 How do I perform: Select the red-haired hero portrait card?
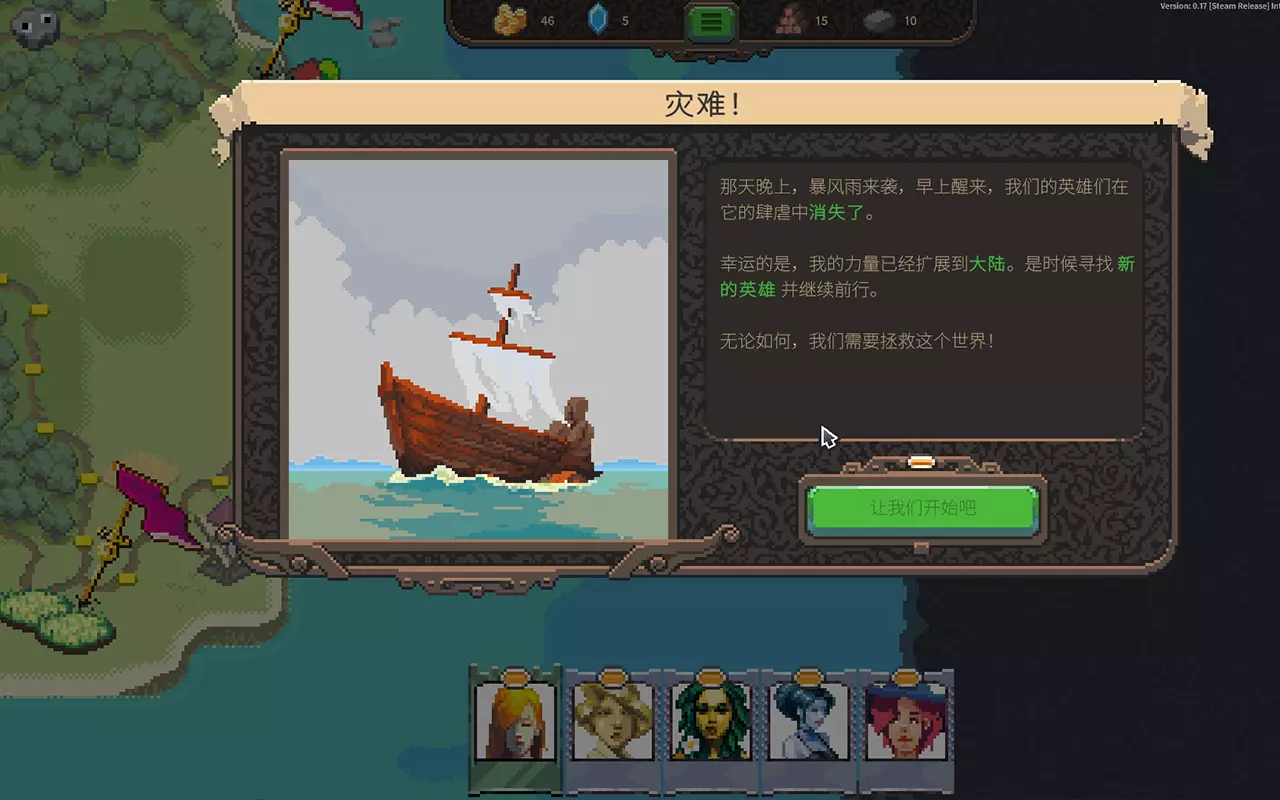(x=514, y=722)
